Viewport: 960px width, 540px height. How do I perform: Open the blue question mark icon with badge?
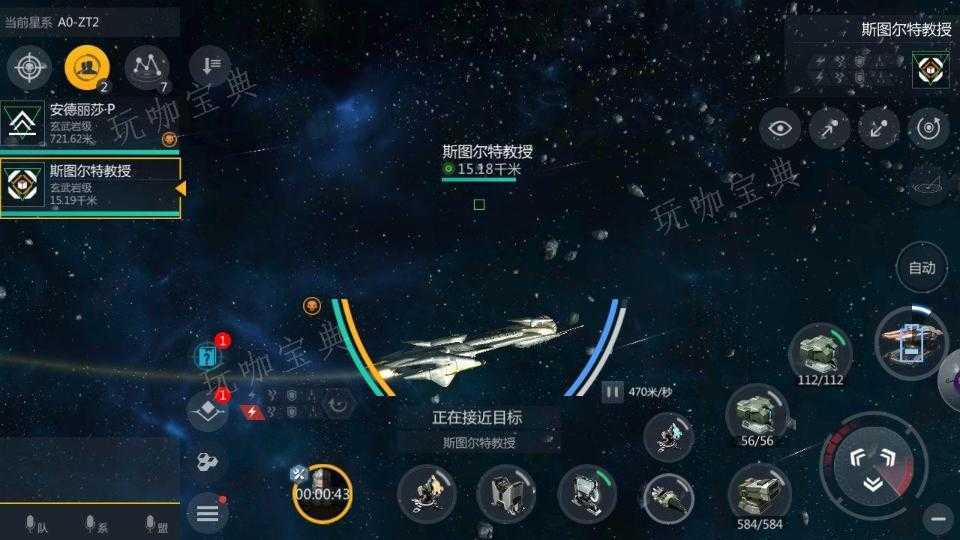click(208, 356)
